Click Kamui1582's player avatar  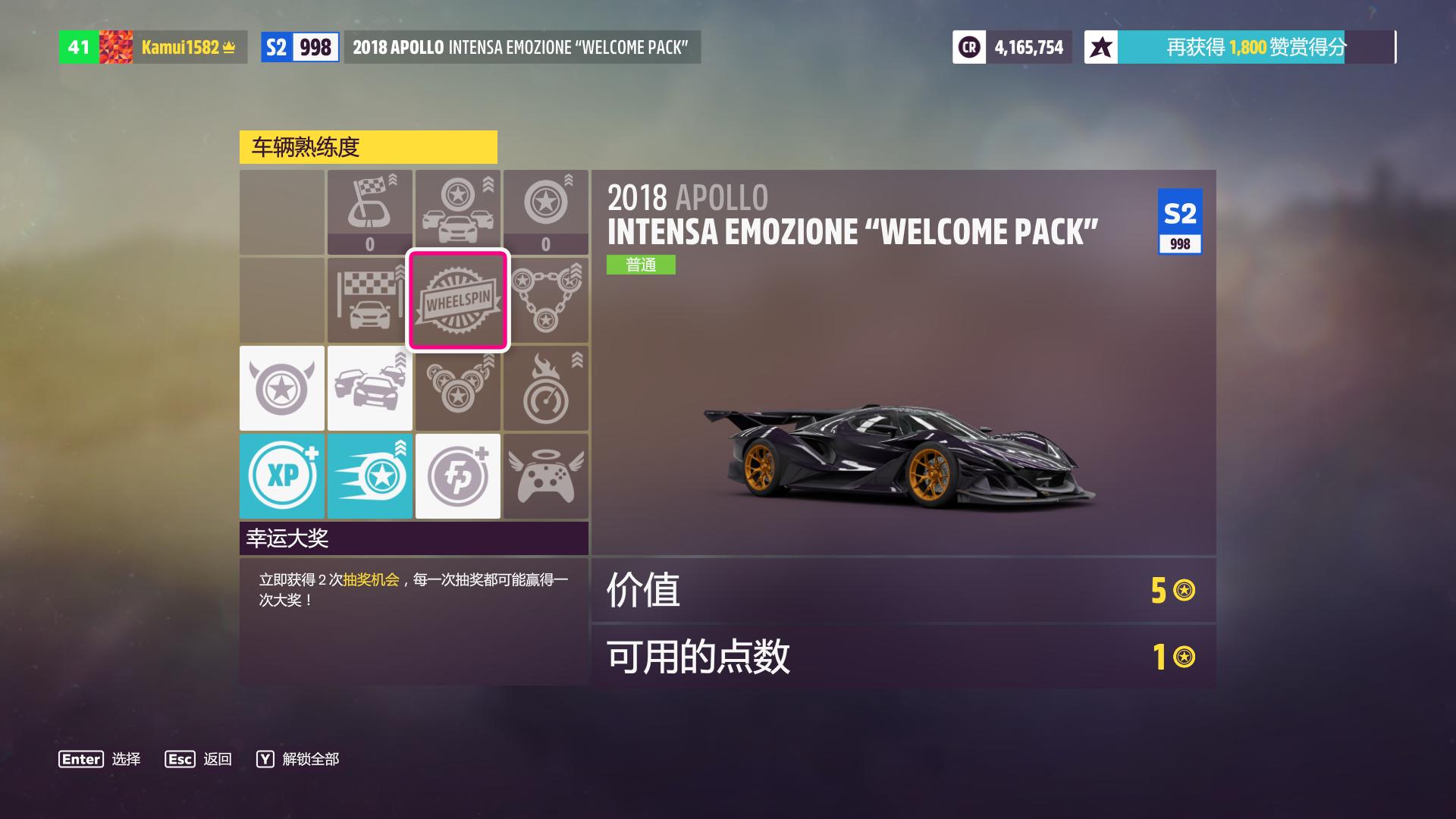point(118,46)
